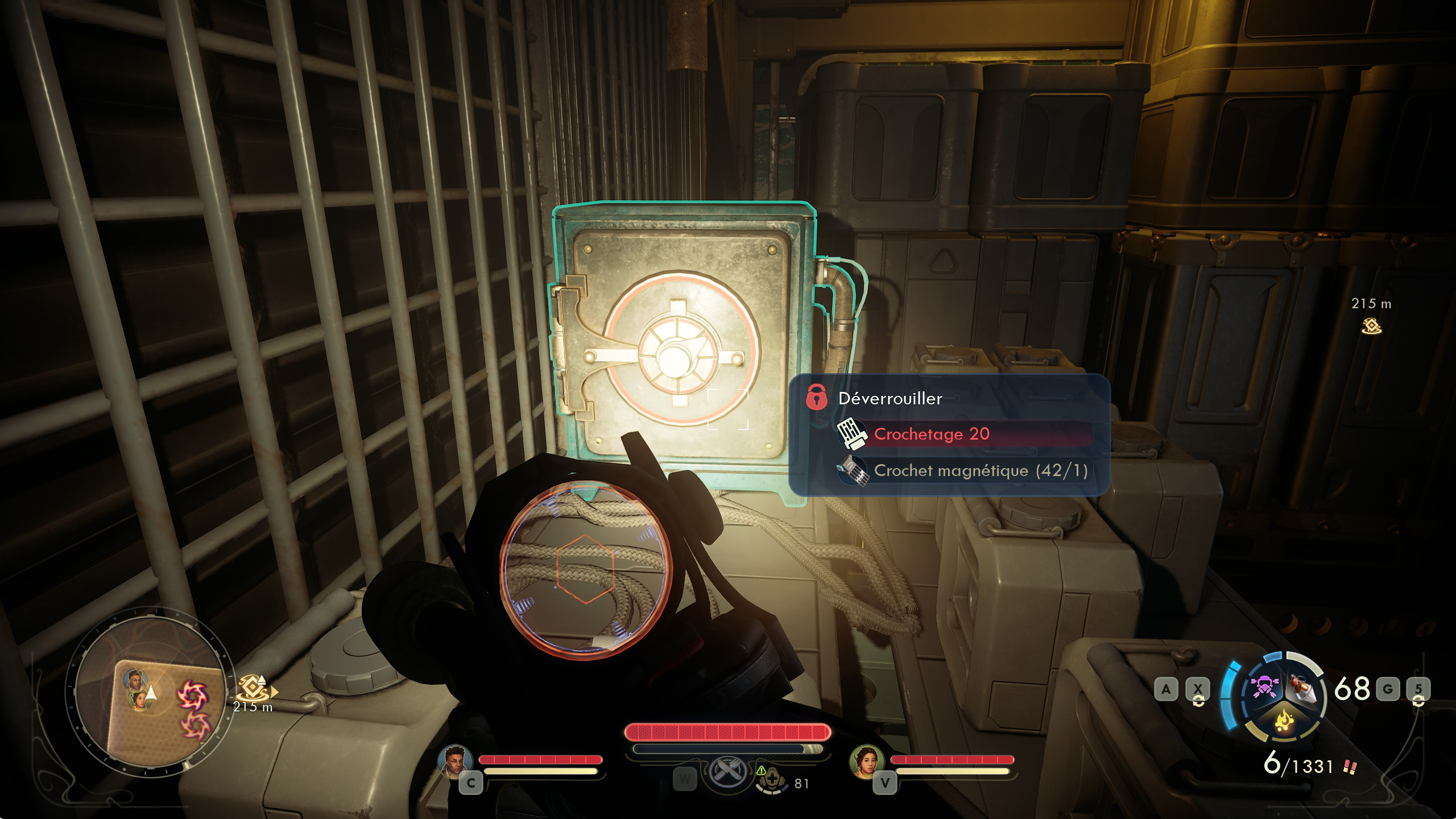Choose the yellow flame ability segment
This screenshot has height=819, width=1456.
click(x=1284, y=721)
